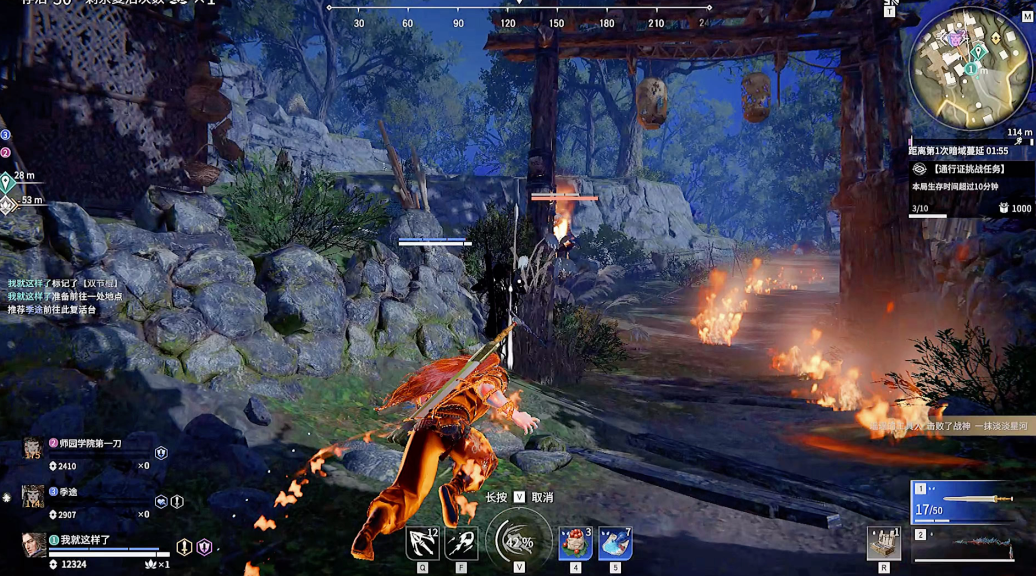
Task: Use the blue armor powder slot
Action: click(x=614, y=543)
